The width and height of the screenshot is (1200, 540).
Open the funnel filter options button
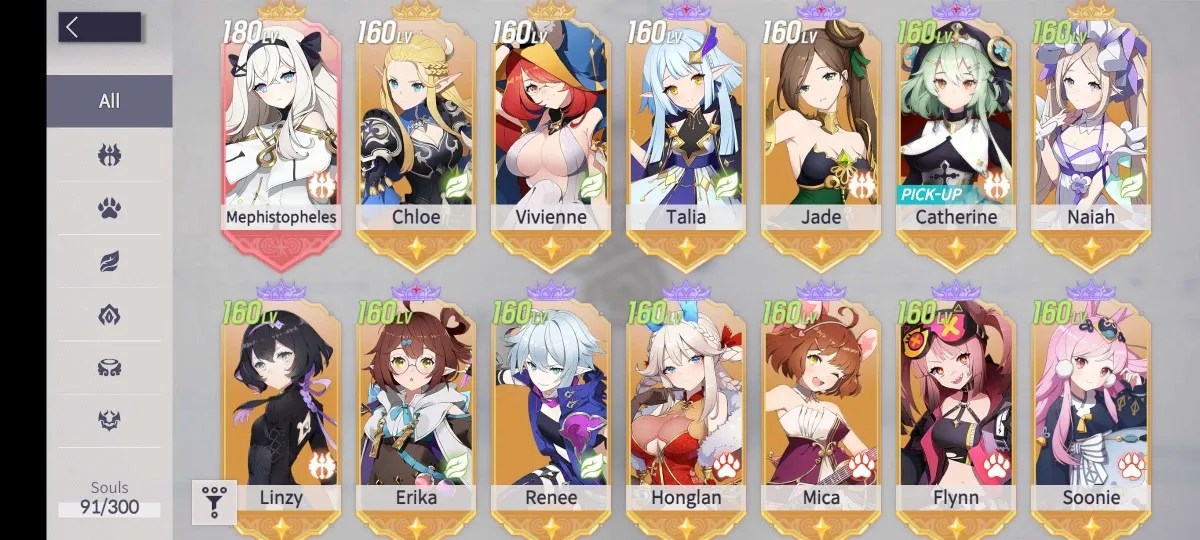tap(215, 502)
